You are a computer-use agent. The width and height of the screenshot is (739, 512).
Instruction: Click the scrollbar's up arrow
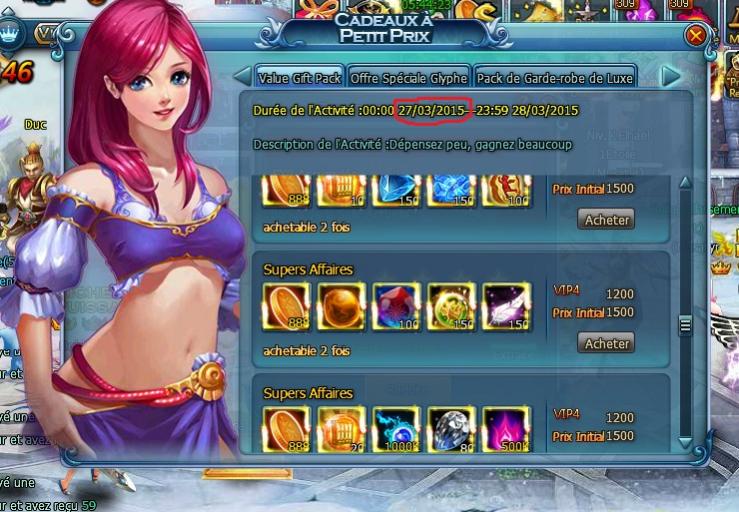685,183
